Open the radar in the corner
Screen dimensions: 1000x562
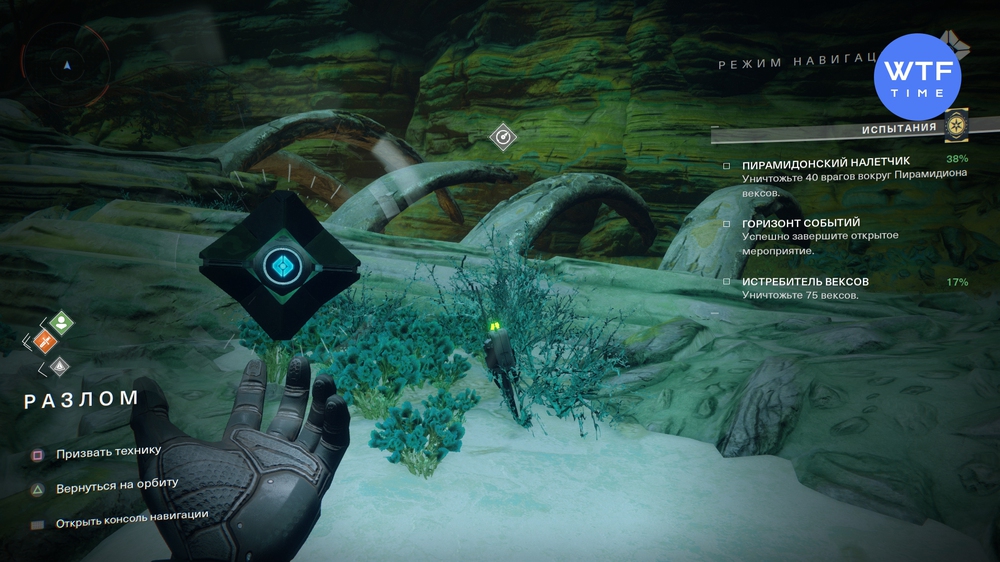click(x=67, y=63)
